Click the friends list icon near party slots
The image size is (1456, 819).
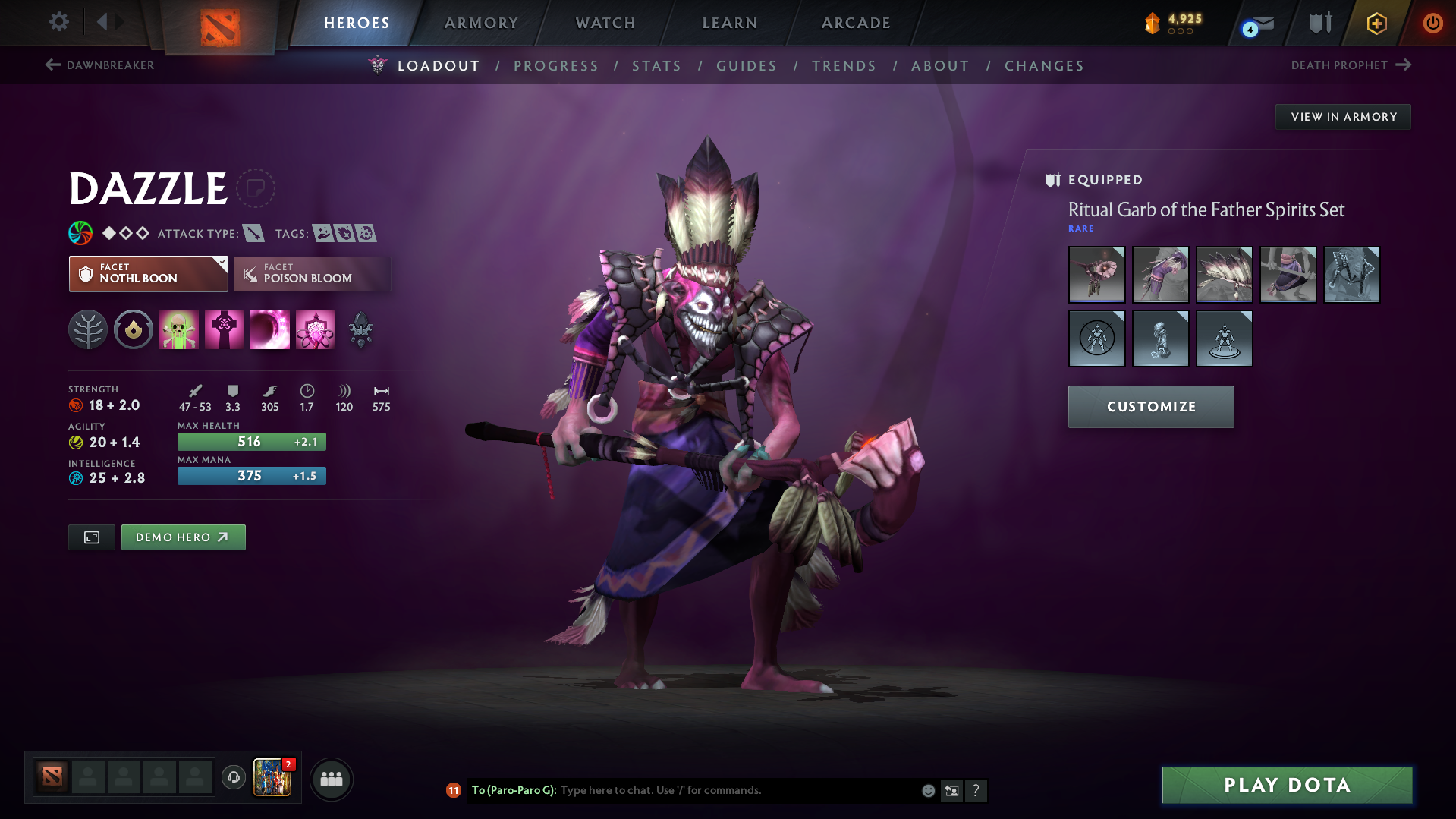(x=331, y=779)
